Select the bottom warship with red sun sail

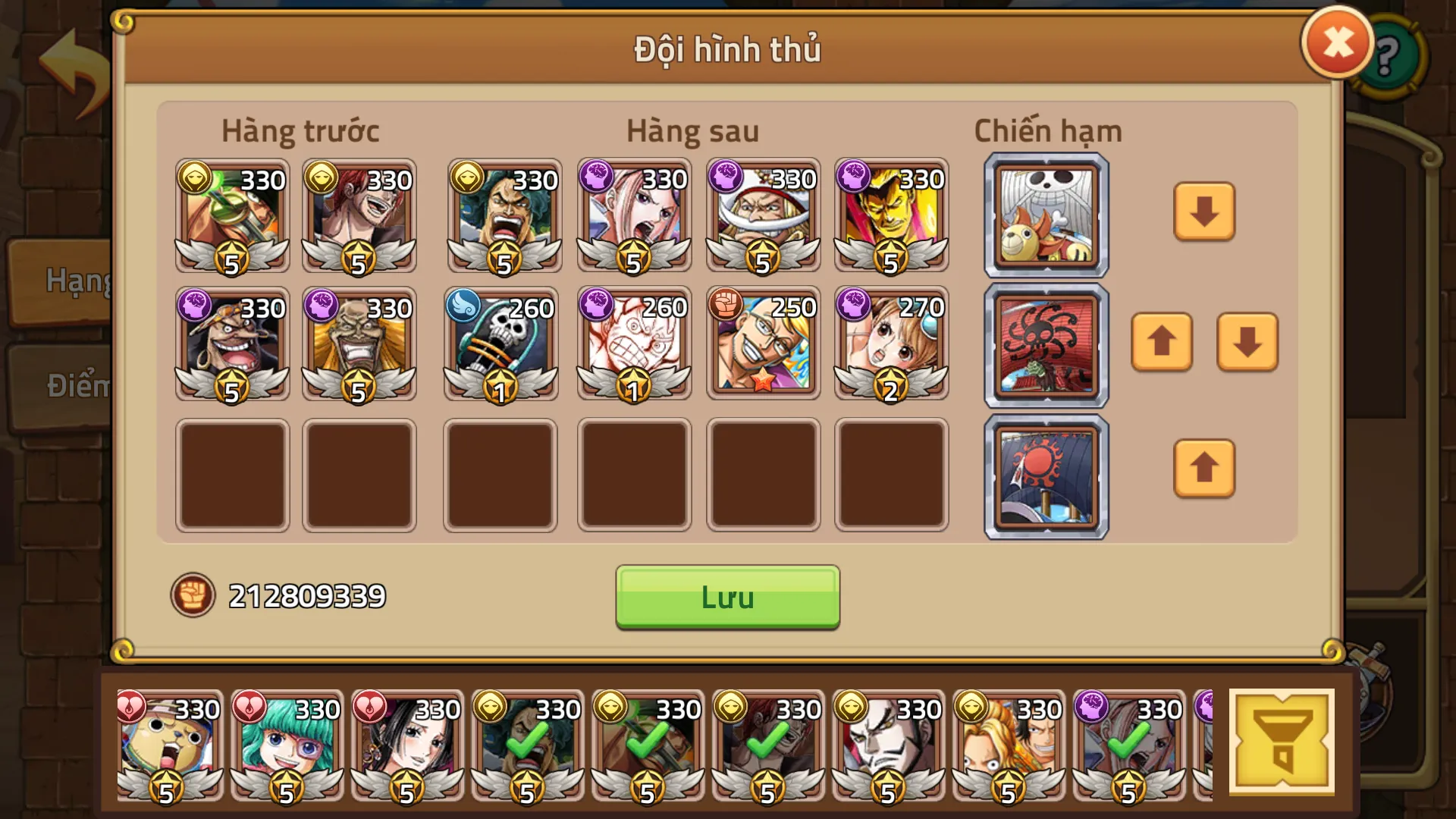coord(1045,475)
